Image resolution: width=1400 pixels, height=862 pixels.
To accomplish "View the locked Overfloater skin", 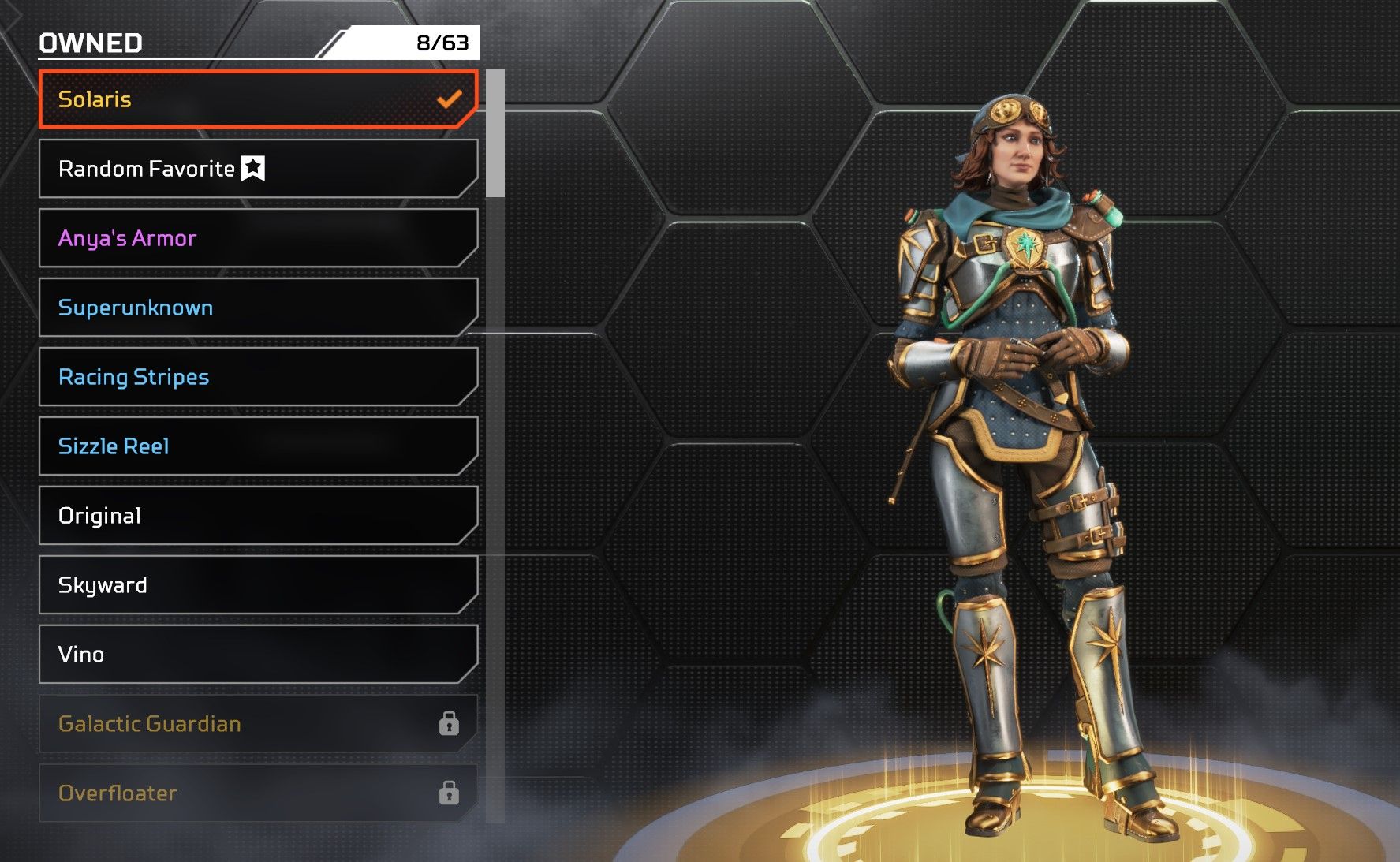I will [x=258, y=793].
